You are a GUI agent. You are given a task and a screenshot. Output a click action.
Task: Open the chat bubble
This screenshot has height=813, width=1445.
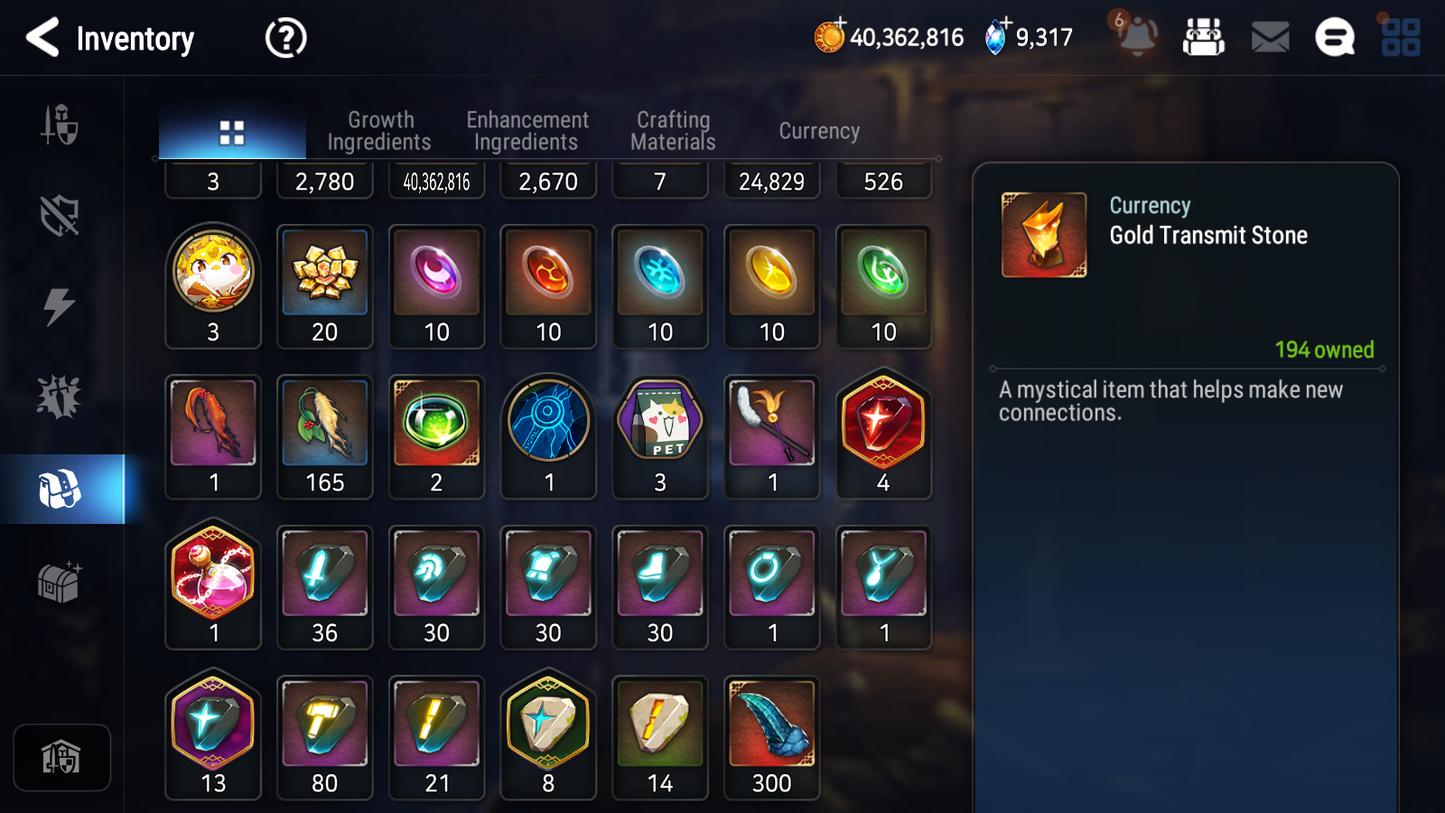[x=1334, y=36]
